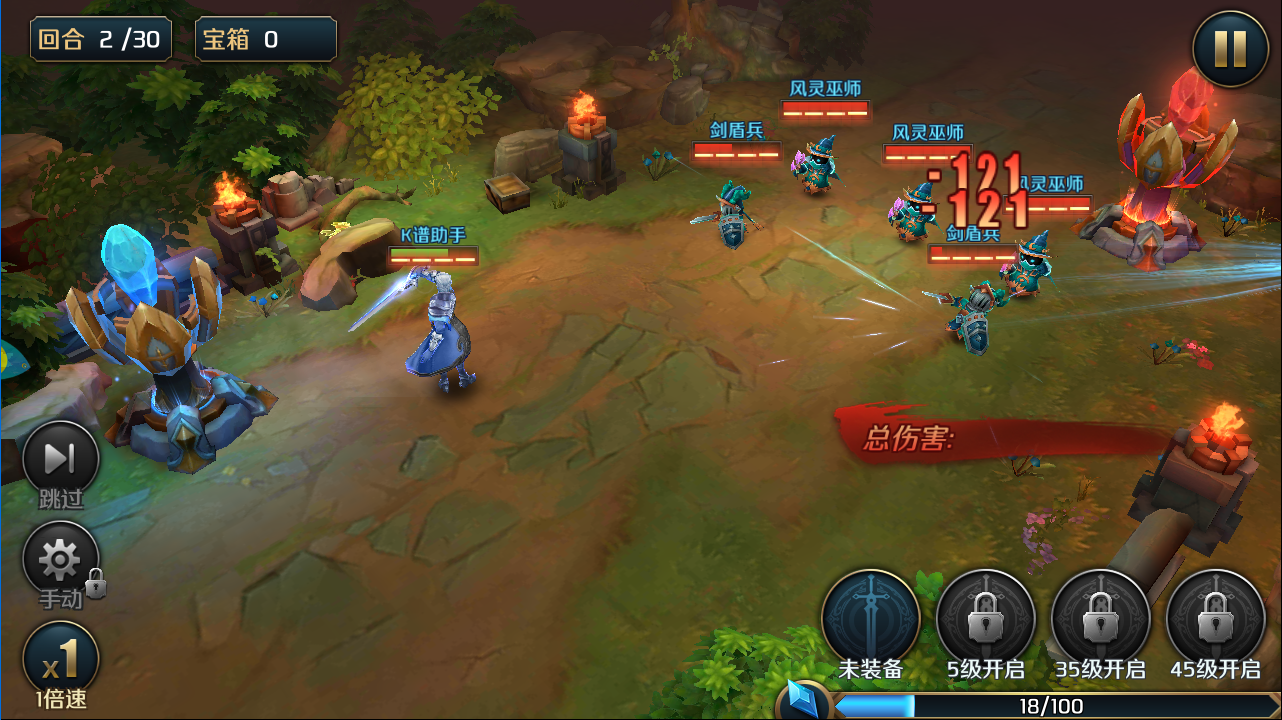Tap the locked 45级开启 skill slot
Screen dimensions: 1282x720
pos(1215,617)
